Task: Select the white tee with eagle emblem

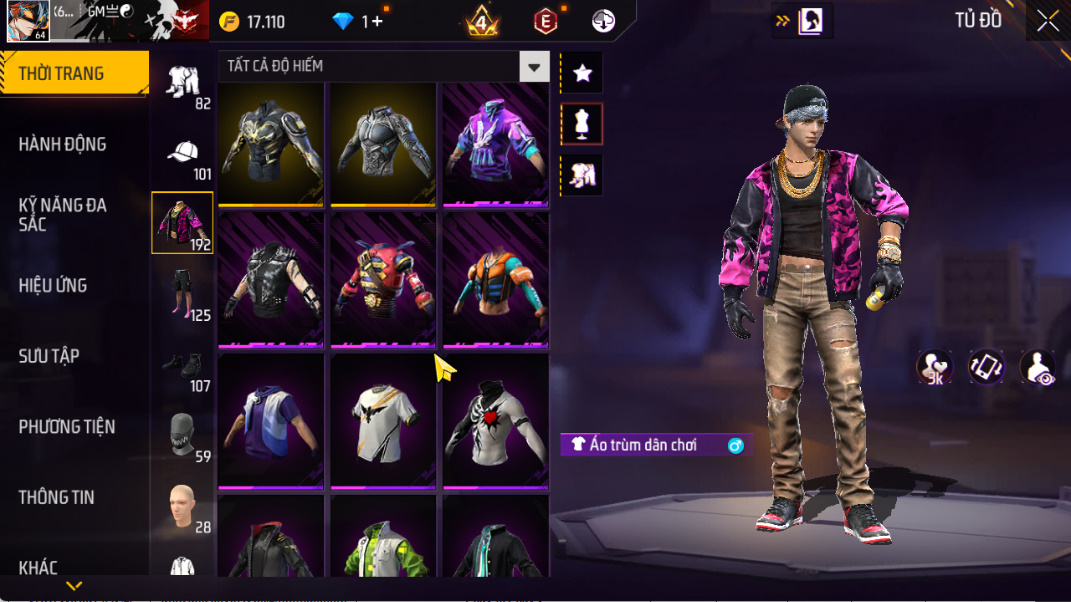Action: pos(383,419)
